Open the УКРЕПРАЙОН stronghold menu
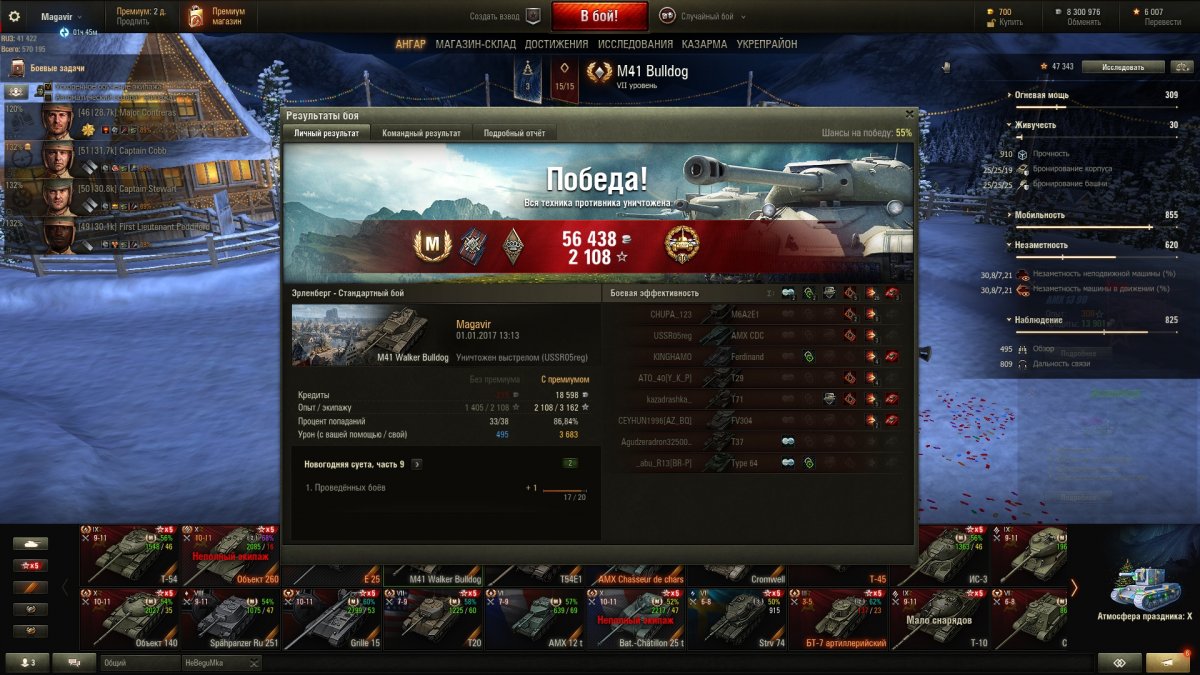Screen dimensions: 1200x675 767,44
